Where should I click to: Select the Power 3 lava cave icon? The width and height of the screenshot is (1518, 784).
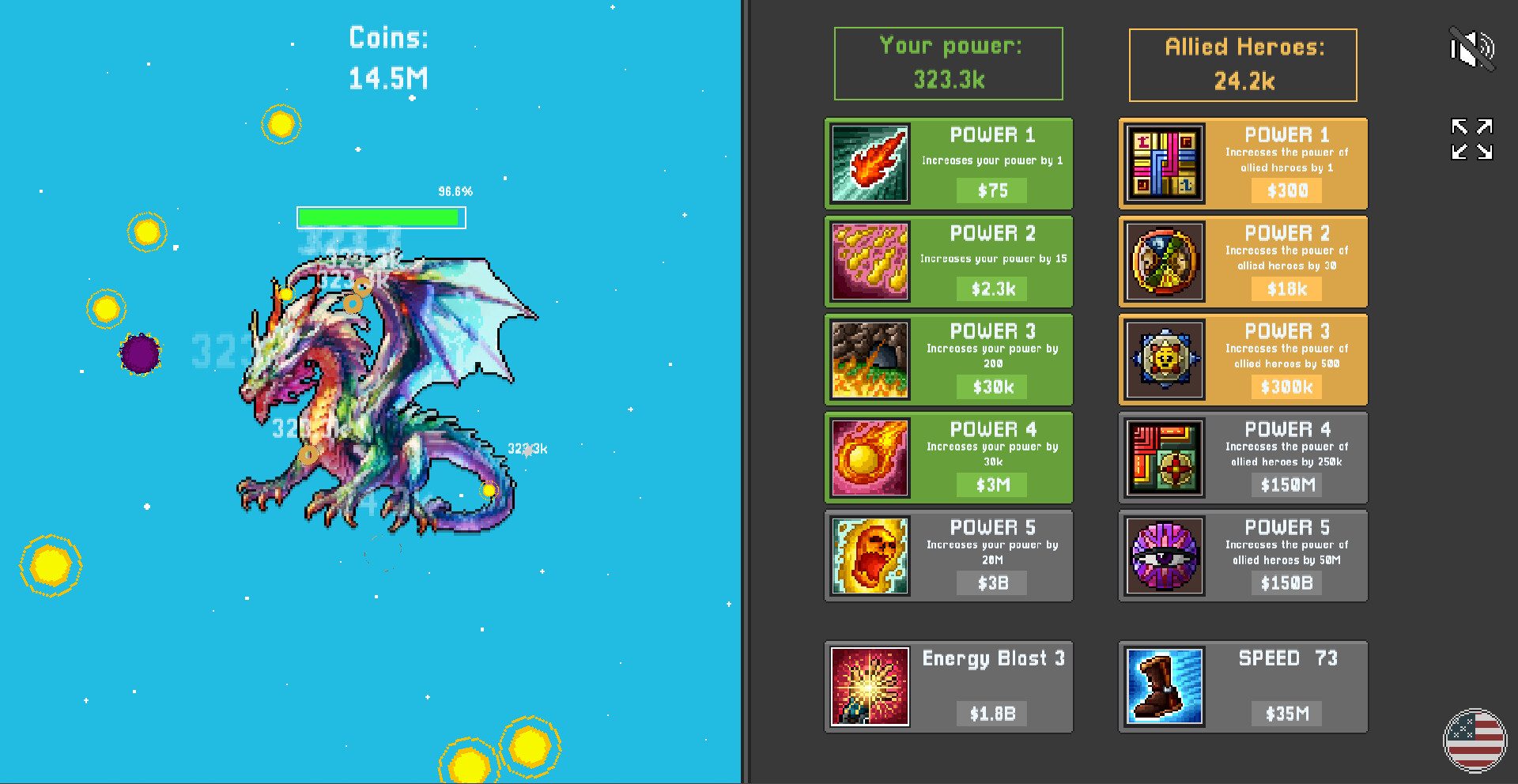pyautogui.click(x=869, y=360)
